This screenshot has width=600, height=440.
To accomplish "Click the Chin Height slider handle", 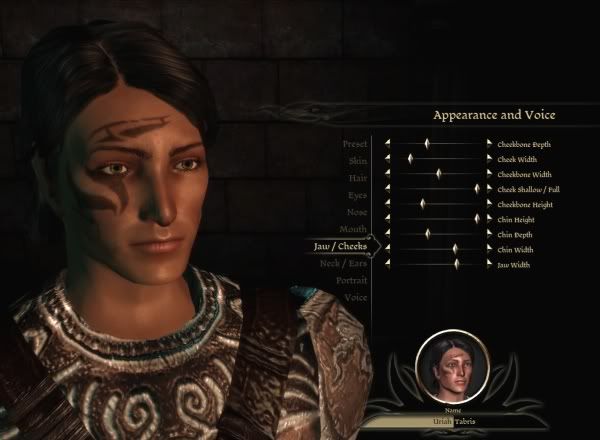I will (477, 219).
